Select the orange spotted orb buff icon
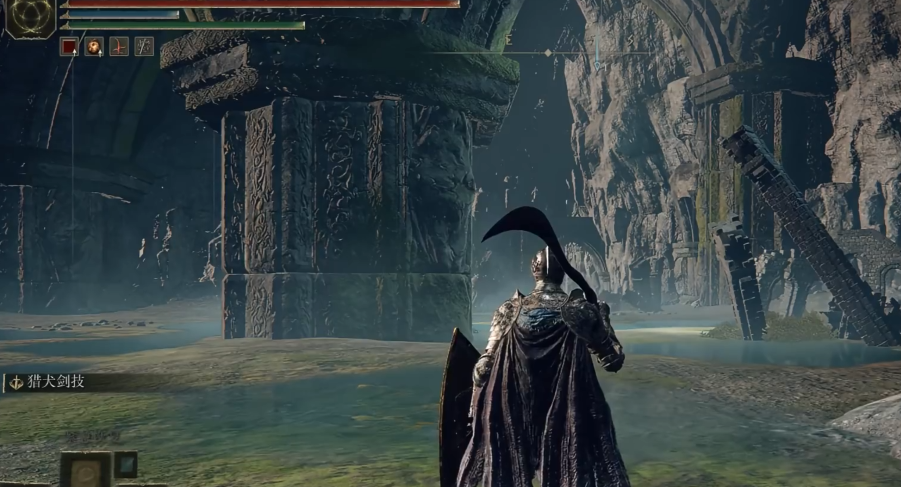Screen dimensions: 901x487 coord(94,46)
